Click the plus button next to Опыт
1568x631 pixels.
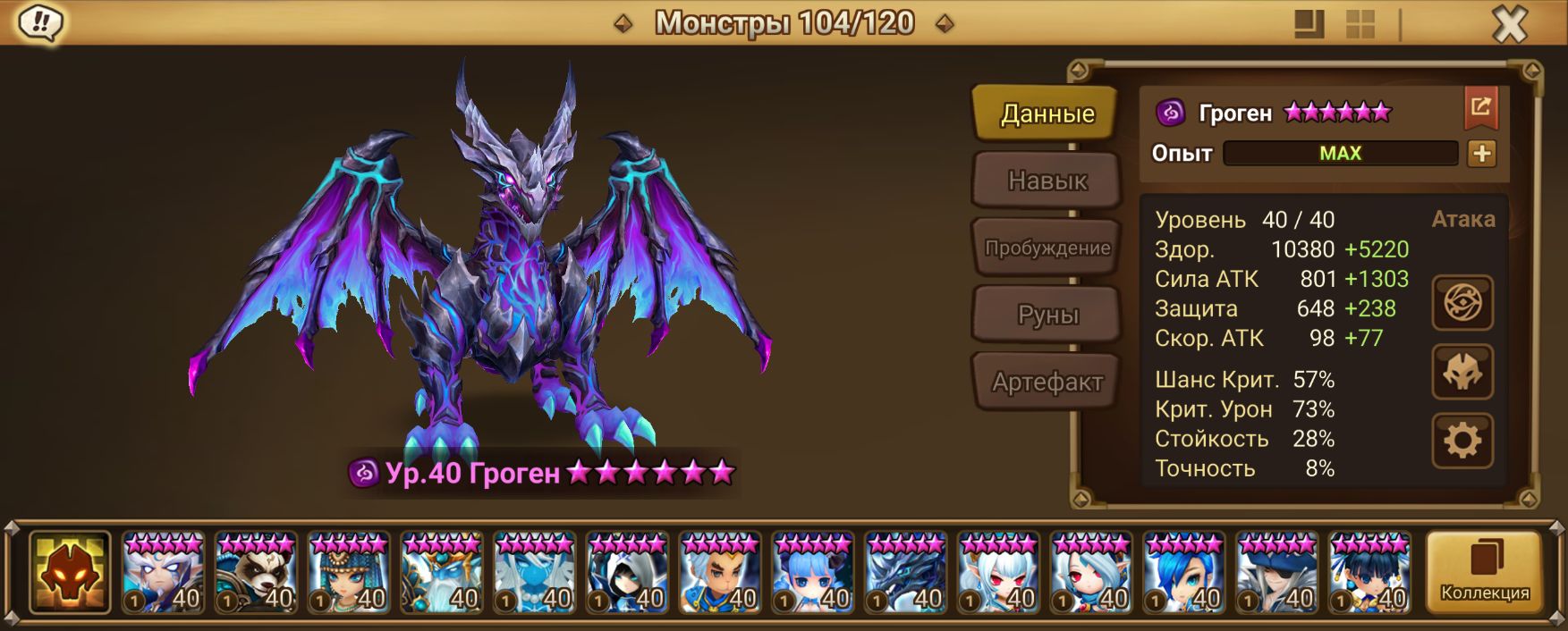(x=1481, y=154)
